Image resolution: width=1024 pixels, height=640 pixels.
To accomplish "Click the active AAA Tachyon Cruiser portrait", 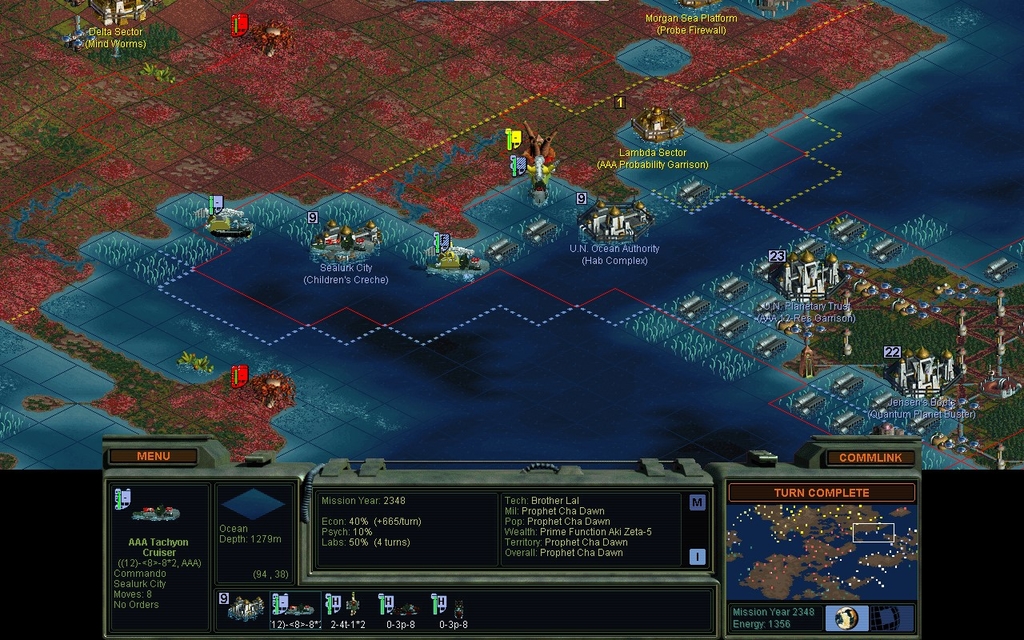I will (155, 512).
